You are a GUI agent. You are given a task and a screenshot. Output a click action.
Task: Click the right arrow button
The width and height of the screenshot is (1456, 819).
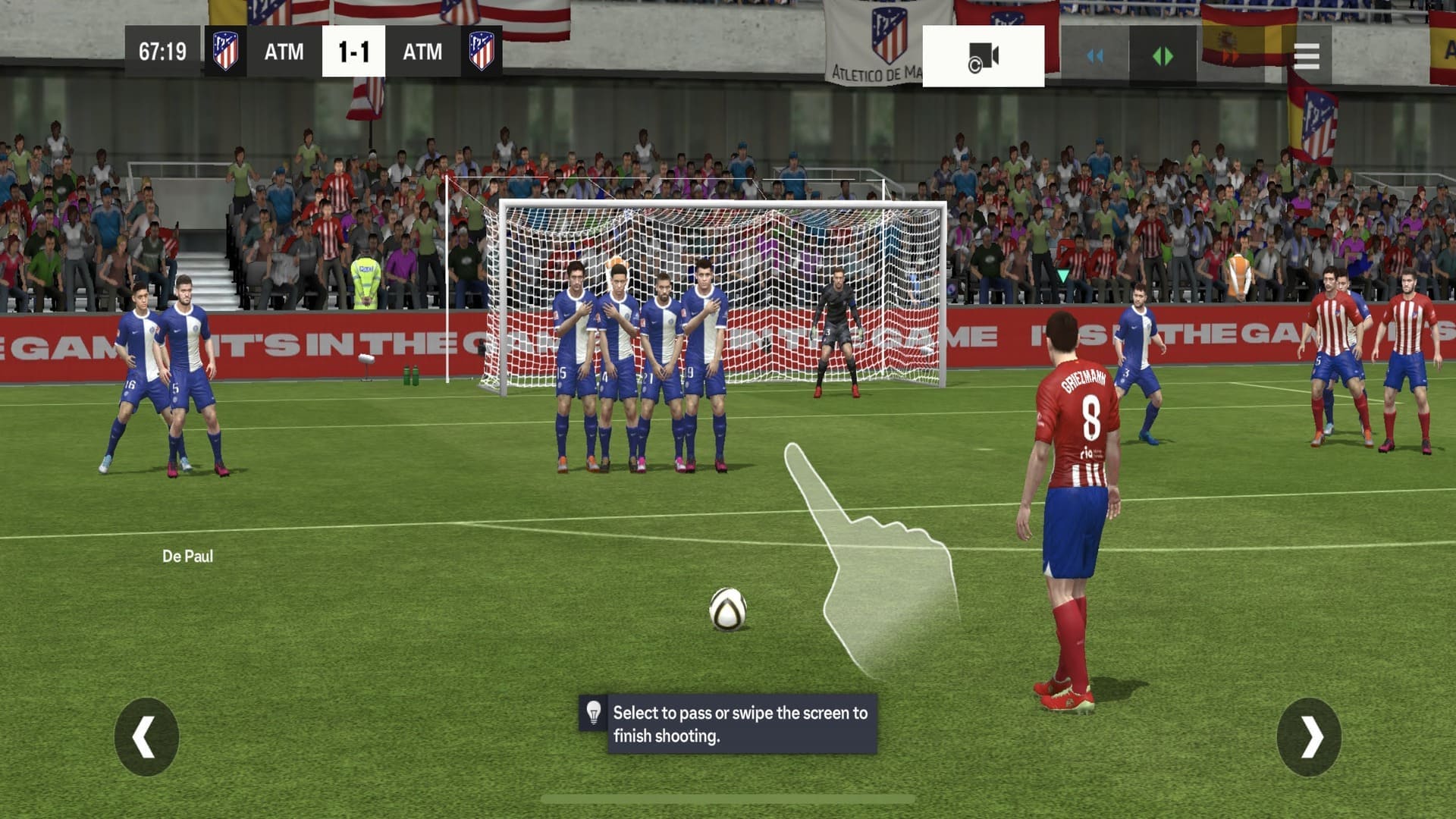(x=1309, y=736)
